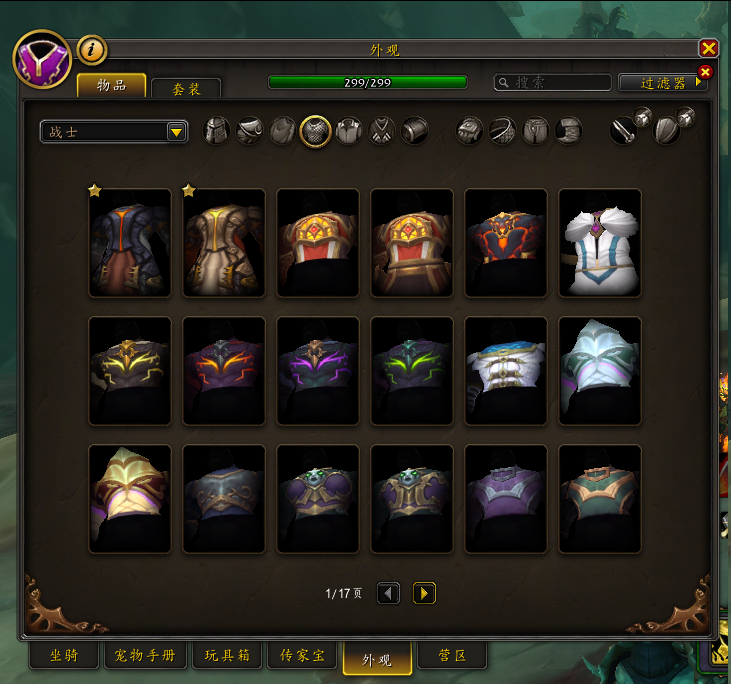The height and width of the screenshot is (684, 731).
Task: Open the 玩具箱 toy box tab
Action: [x=227, y=657]
